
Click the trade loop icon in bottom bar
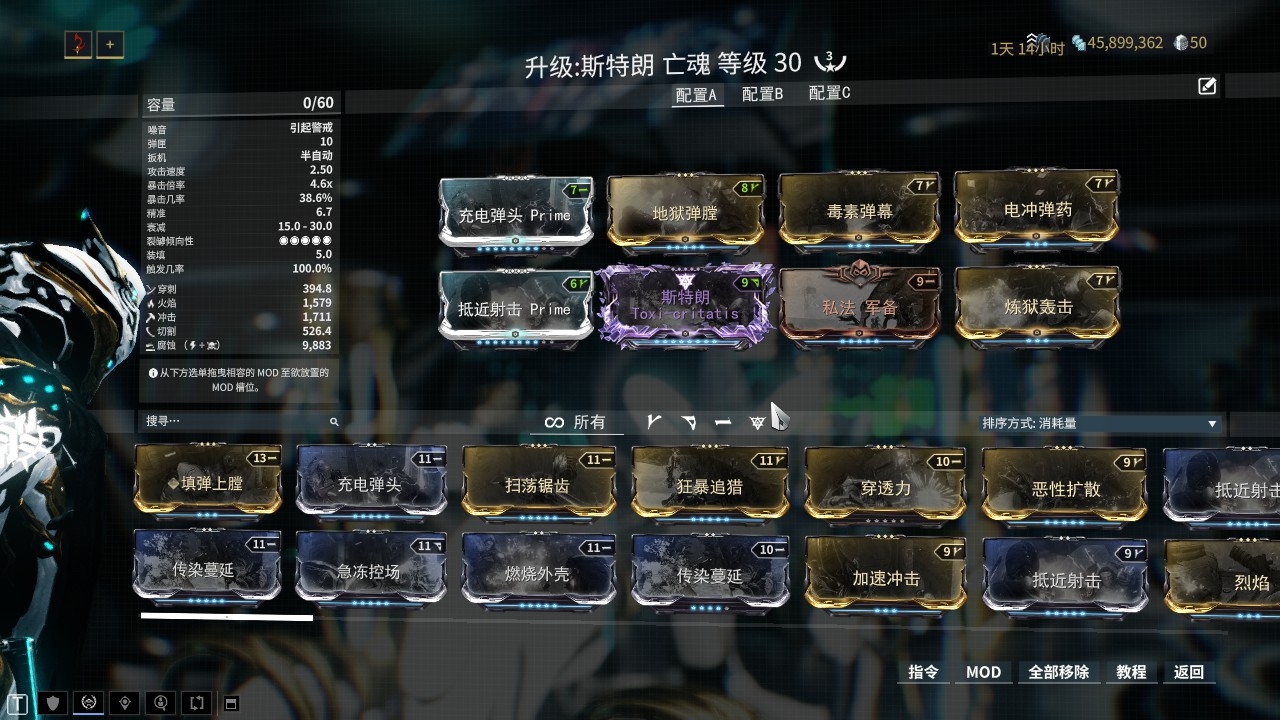point(194,703)
